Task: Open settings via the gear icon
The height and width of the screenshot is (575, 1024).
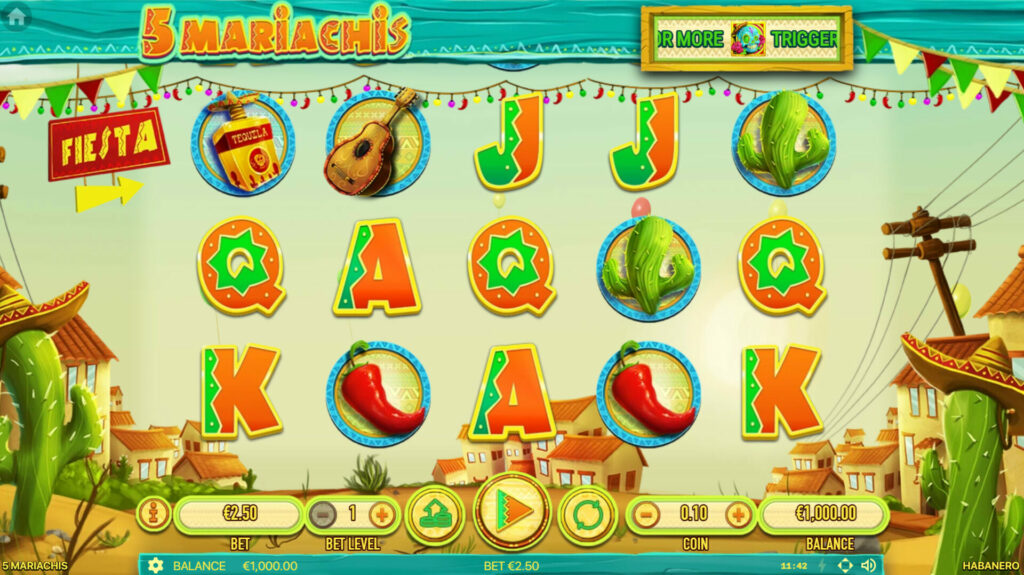Action: (x=155, y=566)
